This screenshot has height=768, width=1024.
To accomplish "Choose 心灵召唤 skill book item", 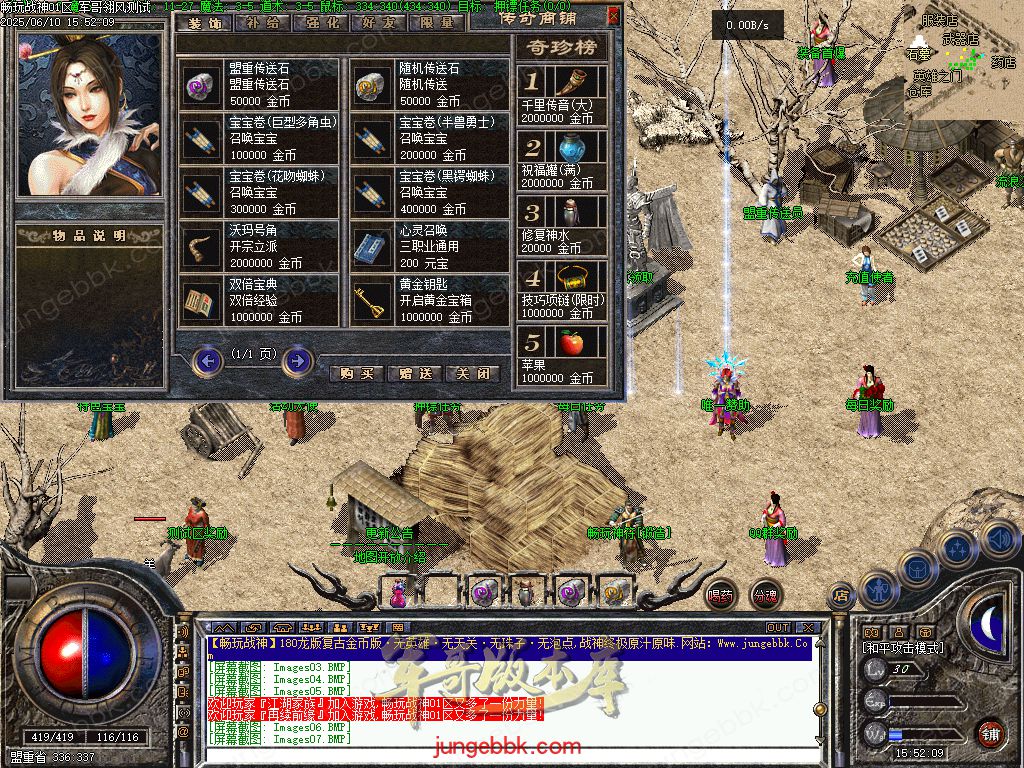I will point(430,246).
